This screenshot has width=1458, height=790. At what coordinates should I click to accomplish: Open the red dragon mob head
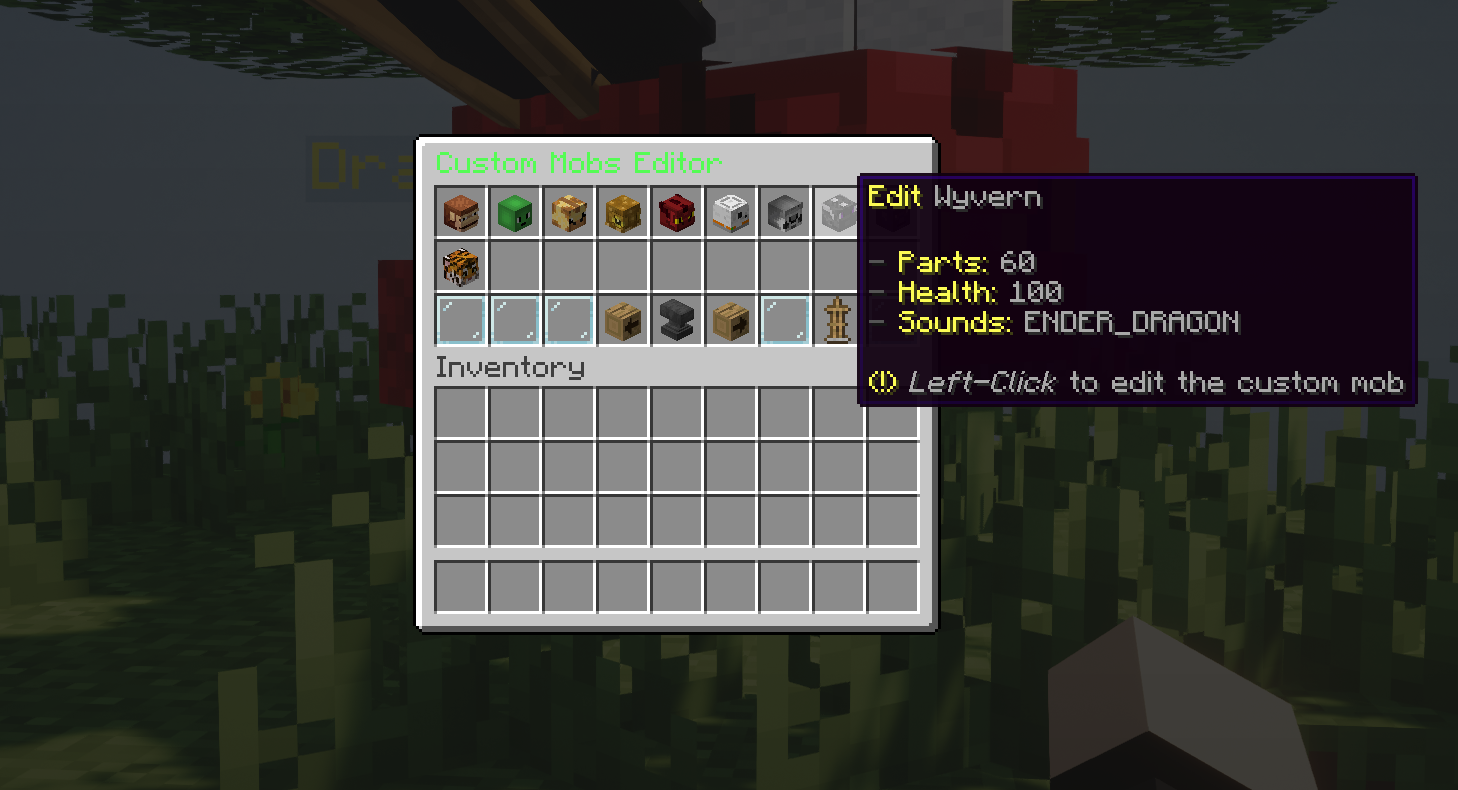pyautogui.click(x=676, y=212)
